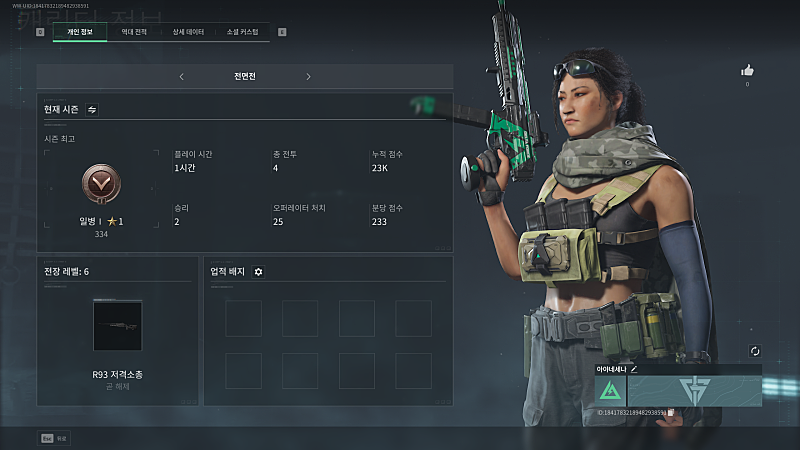Image resolution: width=800 pixels, height=450 pixels.
Task: Select the 상세 데이터 tab
Action: (x=188, y=32)
